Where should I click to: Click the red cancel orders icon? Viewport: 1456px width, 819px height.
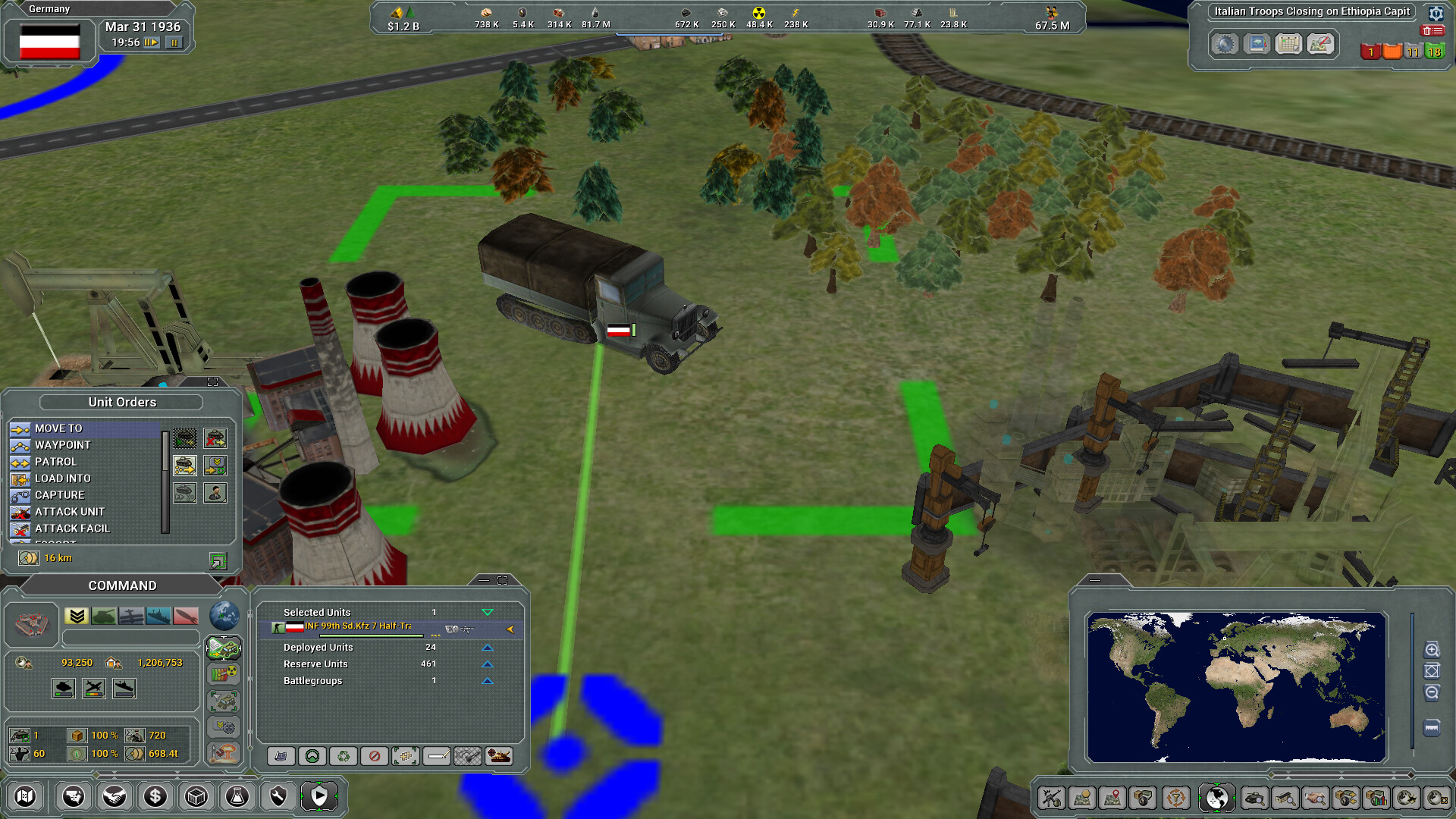(x=374, y=756)
